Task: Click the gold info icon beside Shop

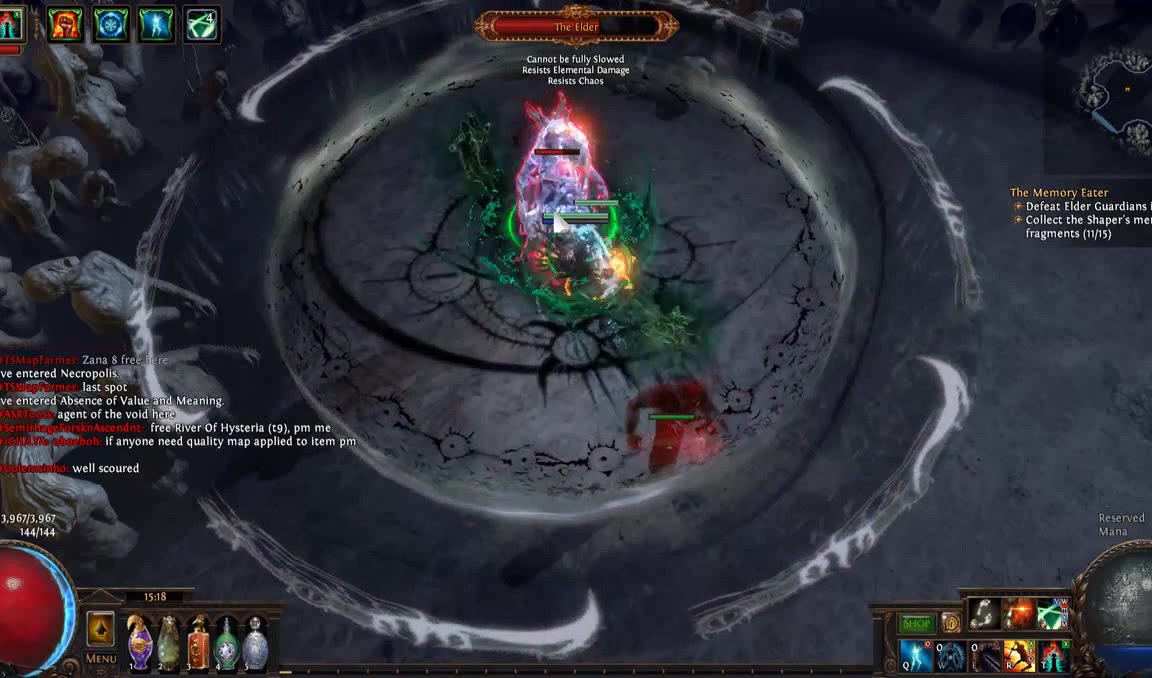Action: click(x=950, y=623)
